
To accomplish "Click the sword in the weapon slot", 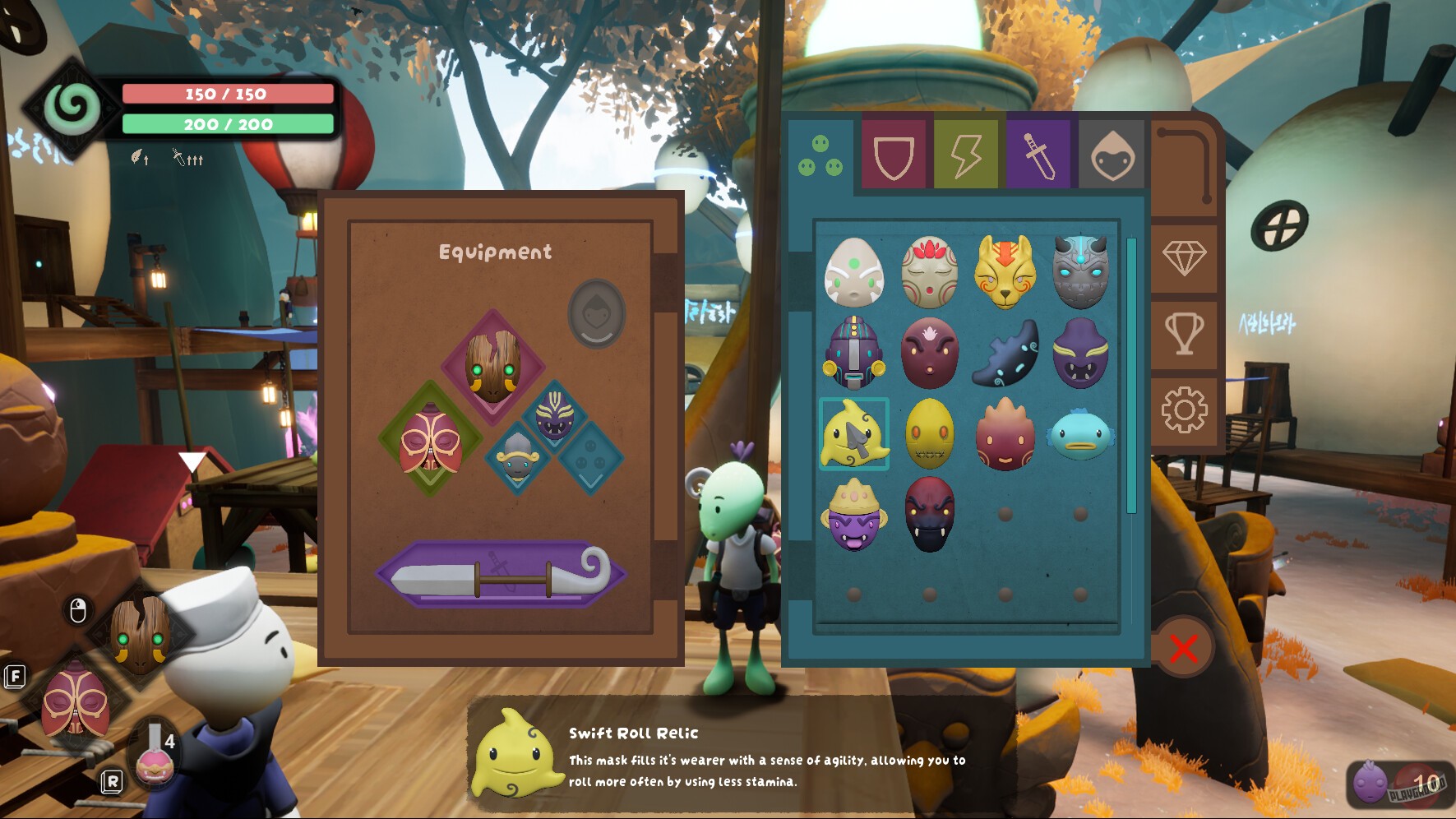I will point(502,573).
